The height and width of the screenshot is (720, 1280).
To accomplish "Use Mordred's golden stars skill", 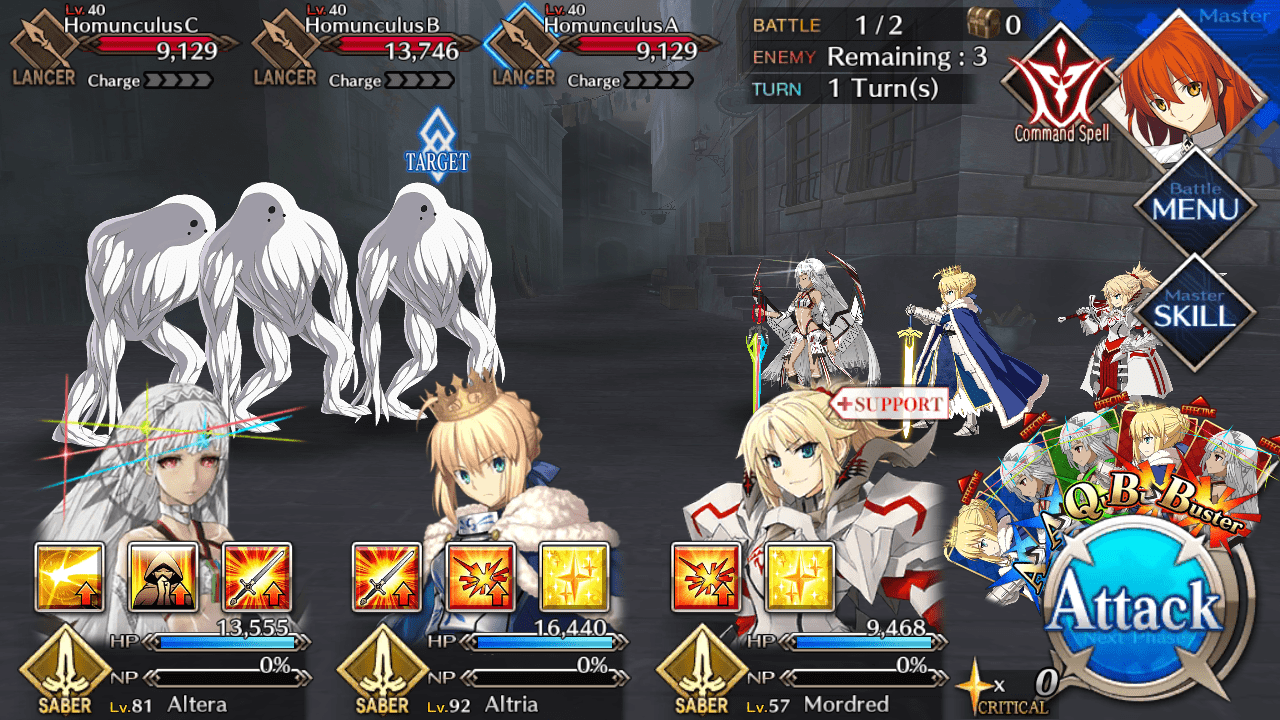I will [x=799, y=577].
